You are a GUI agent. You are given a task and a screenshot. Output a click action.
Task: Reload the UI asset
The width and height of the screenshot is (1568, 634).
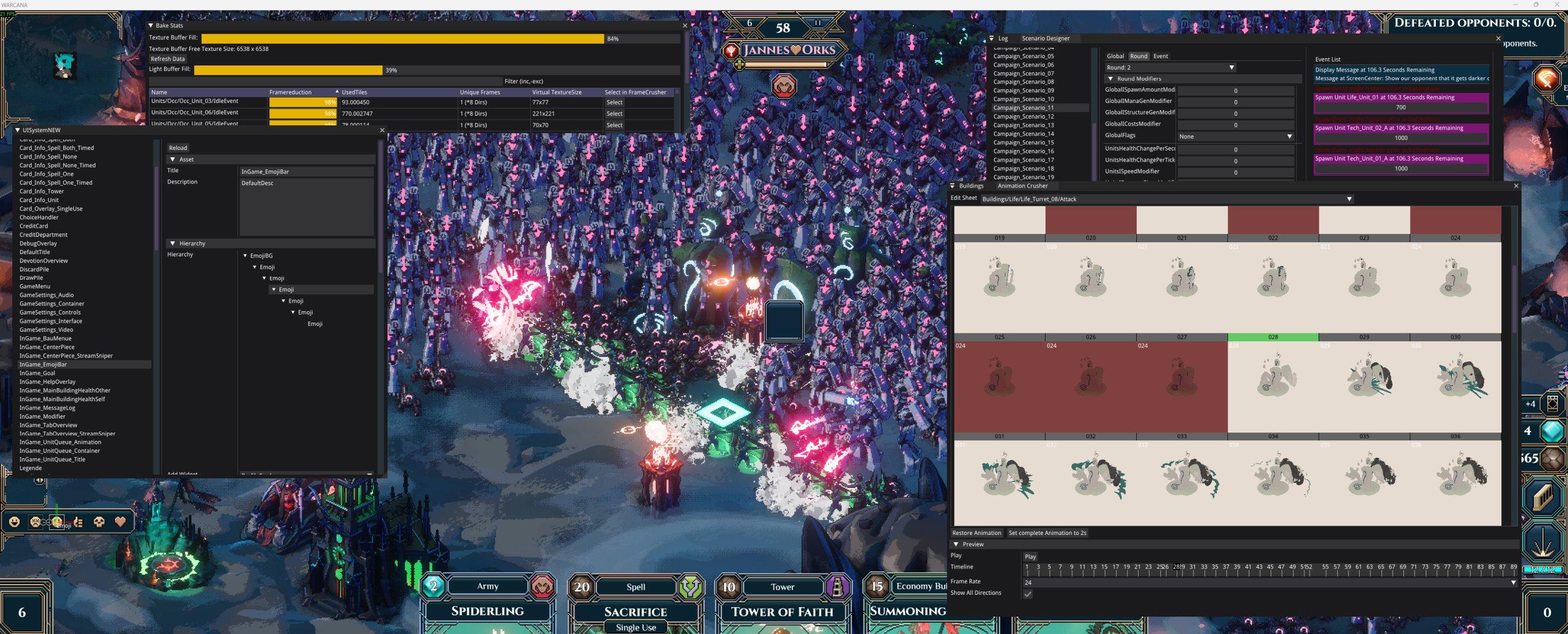(x=178, y=148)
